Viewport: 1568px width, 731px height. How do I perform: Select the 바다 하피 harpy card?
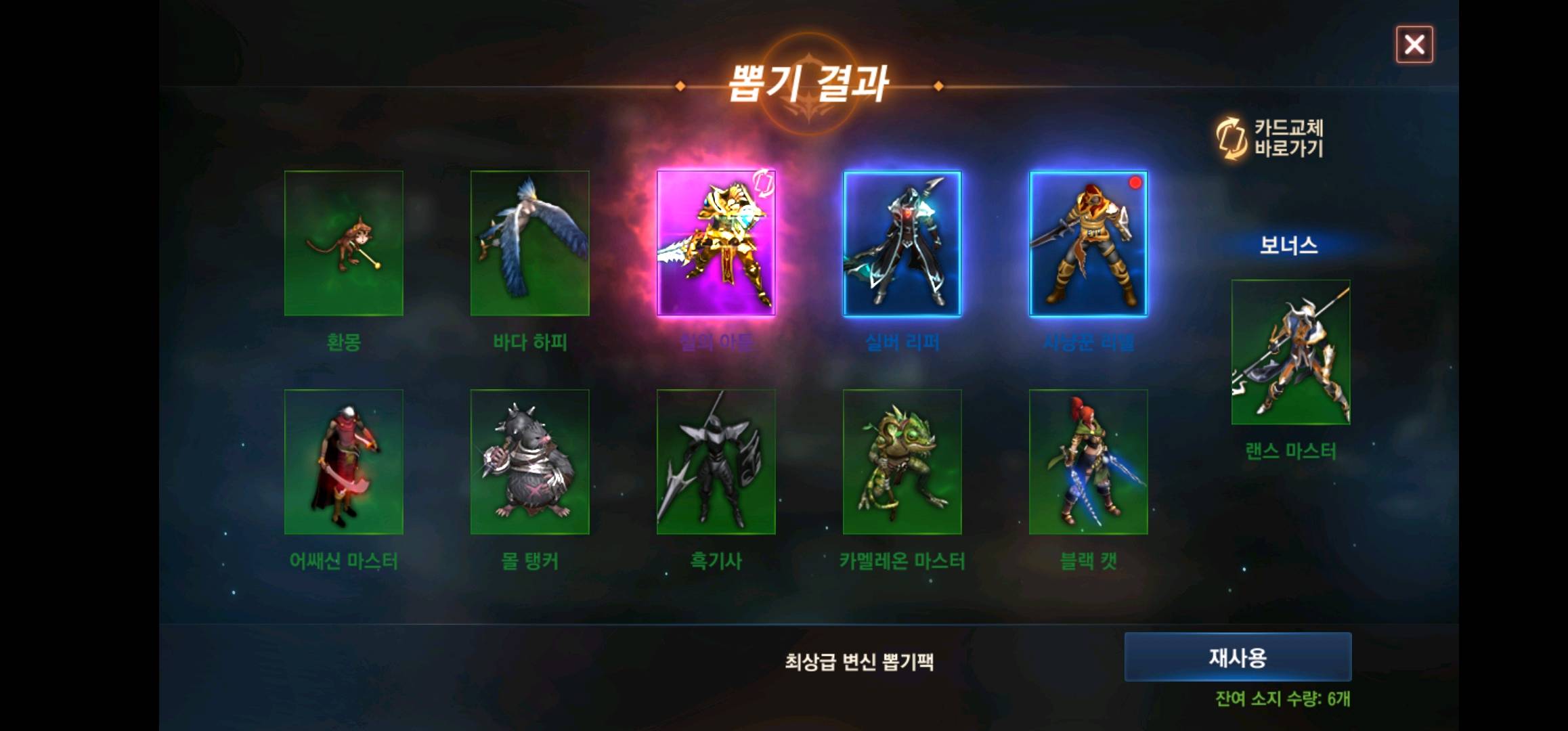(x=530, y=244)
